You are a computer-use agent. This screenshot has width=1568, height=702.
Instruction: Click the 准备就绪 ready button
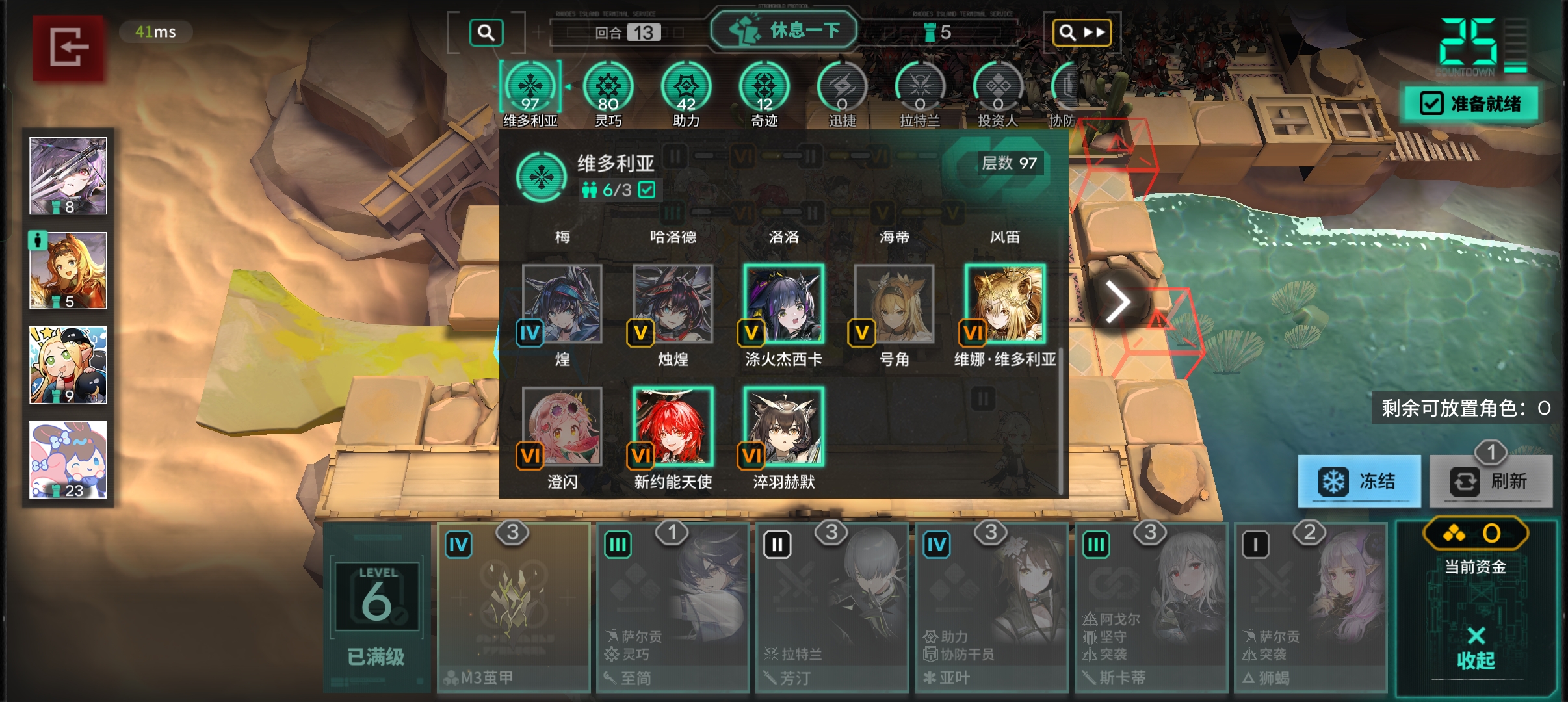point(1472,103)
